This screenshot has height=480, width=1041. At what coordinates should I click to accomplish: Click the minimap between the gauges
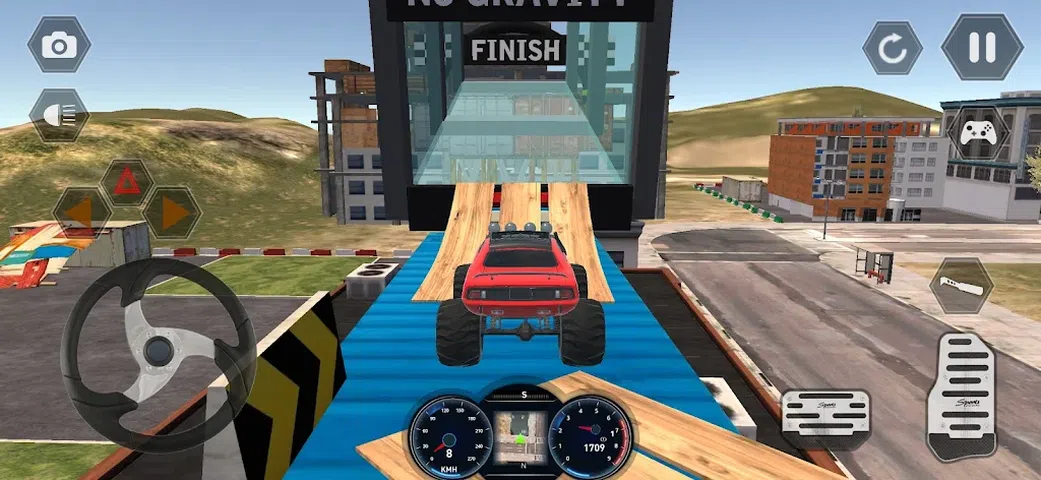tap(519, 429)
